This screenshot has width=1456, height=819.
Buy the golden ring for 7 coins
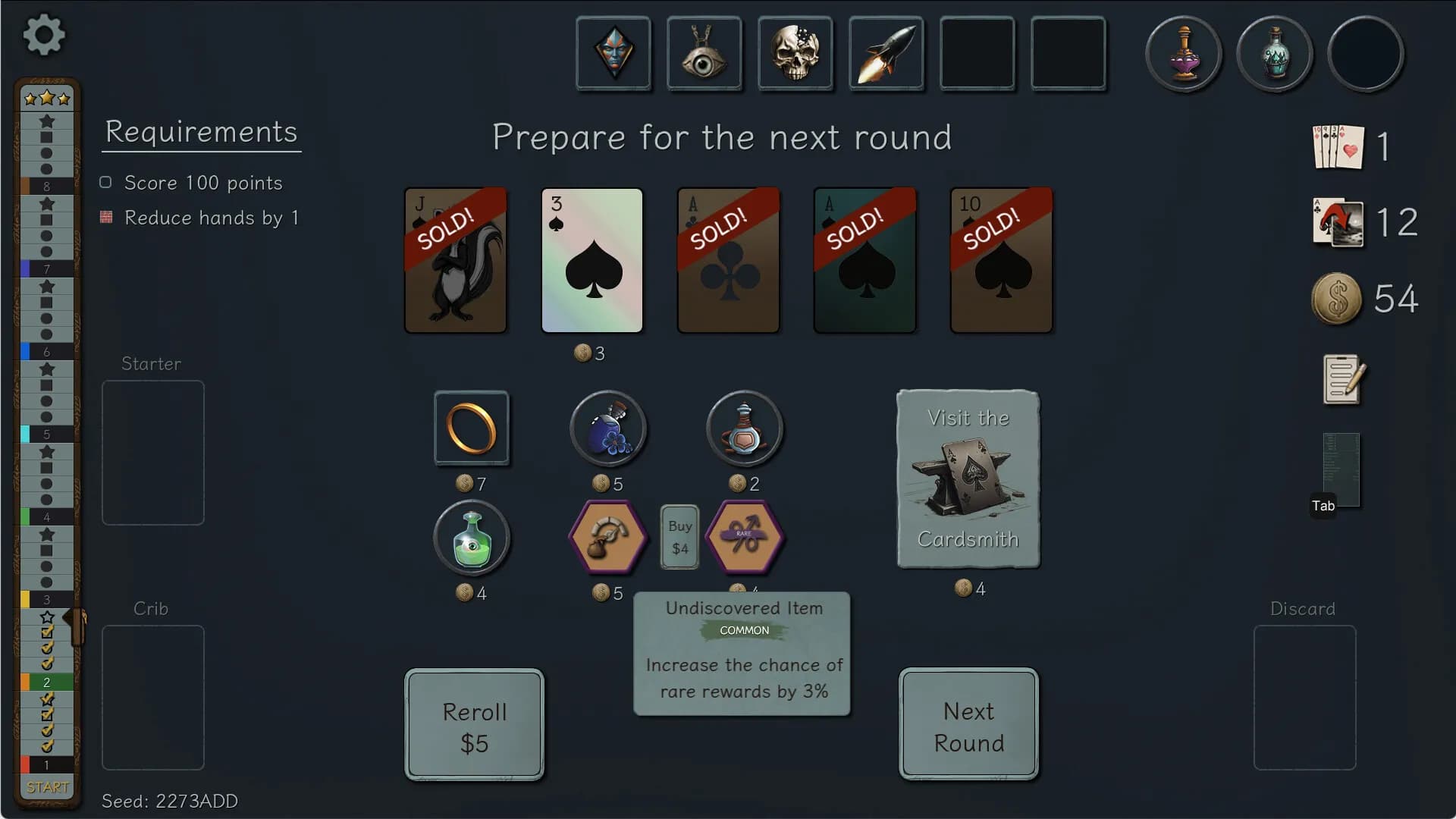[472, 428]
